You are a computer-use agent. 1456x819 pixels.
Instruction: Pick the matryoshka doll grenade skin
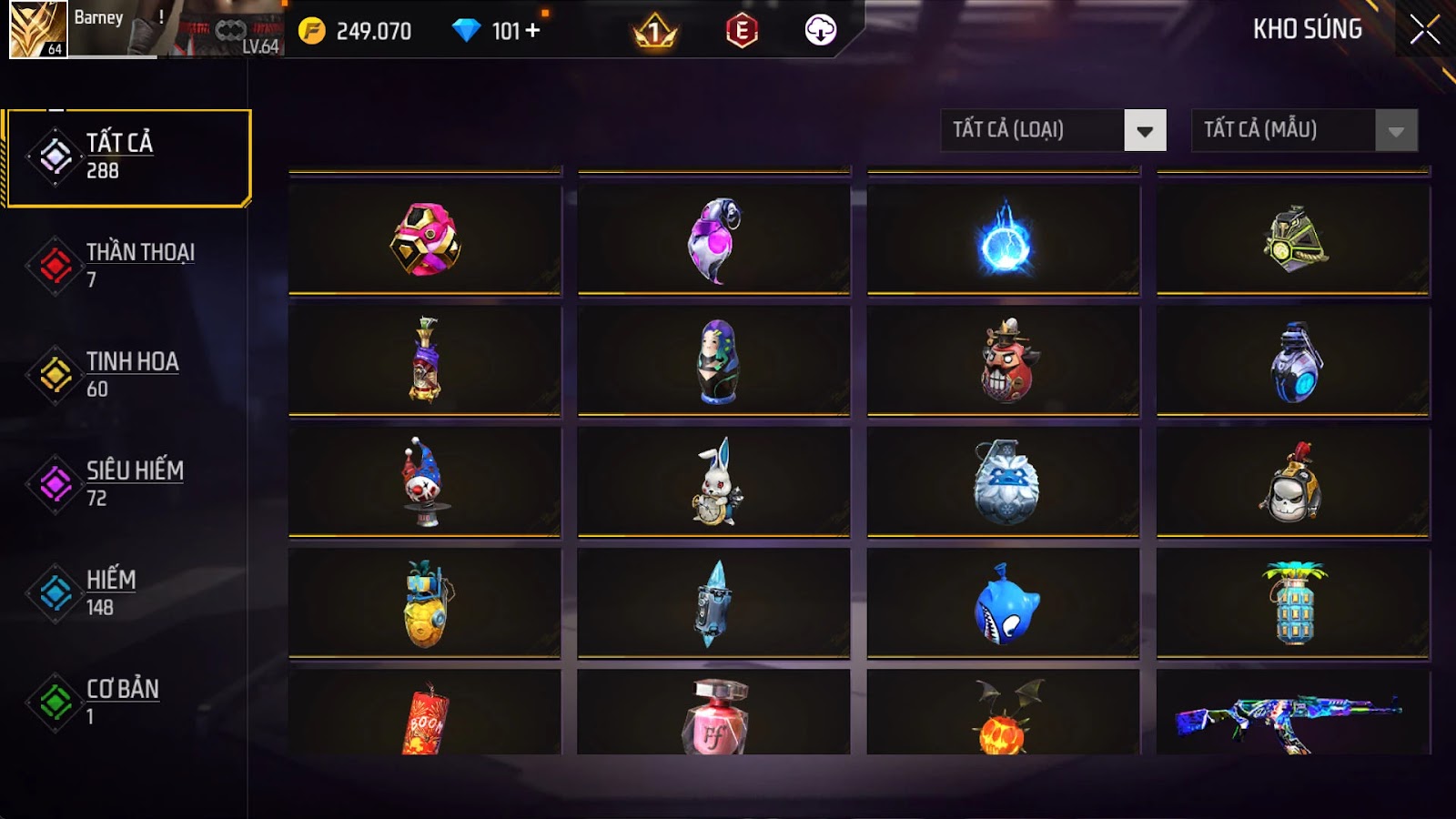pos(714,361)
